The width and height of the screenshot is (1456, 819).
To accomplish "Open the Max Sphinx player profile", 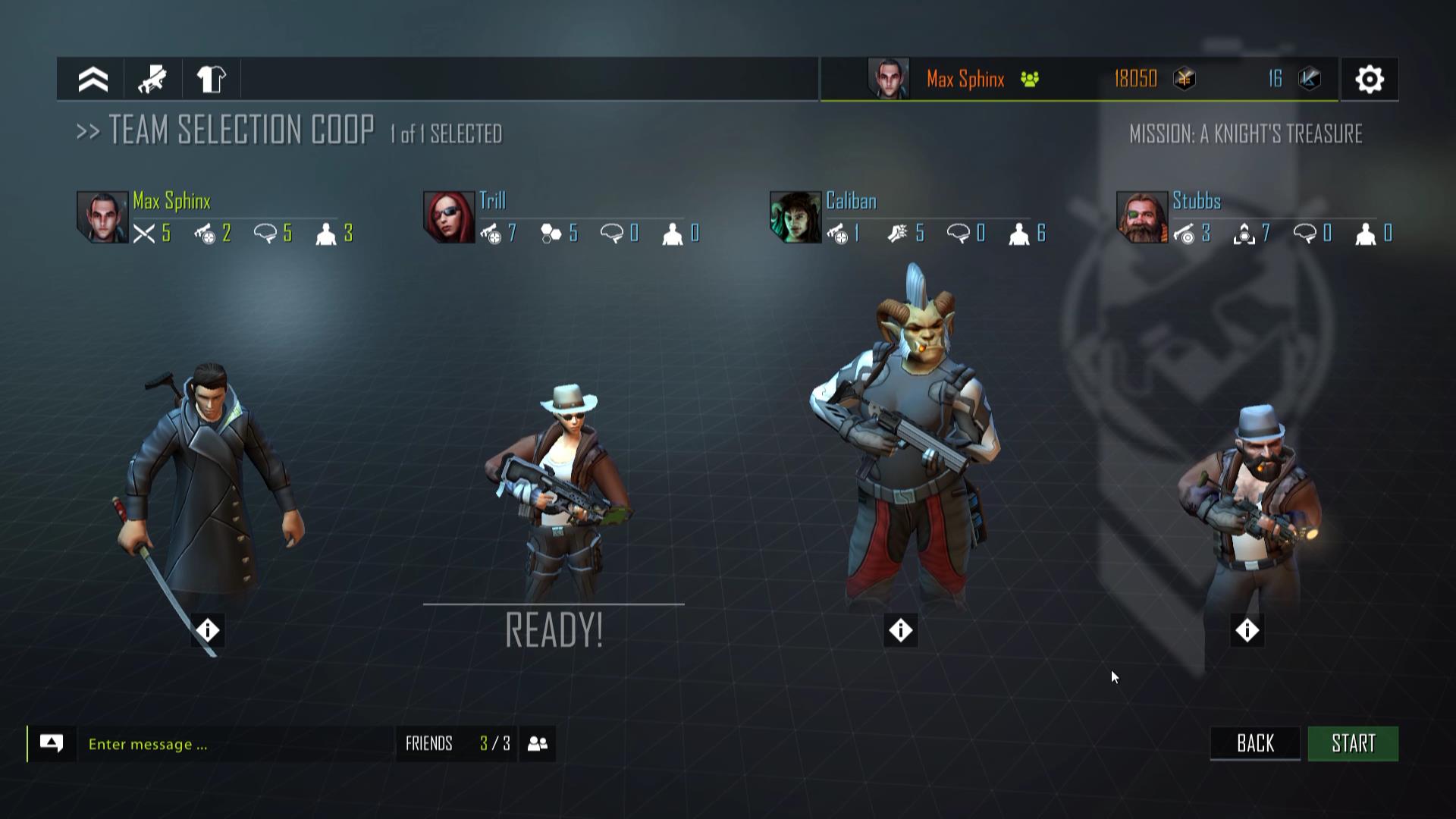I will (965, 79).
